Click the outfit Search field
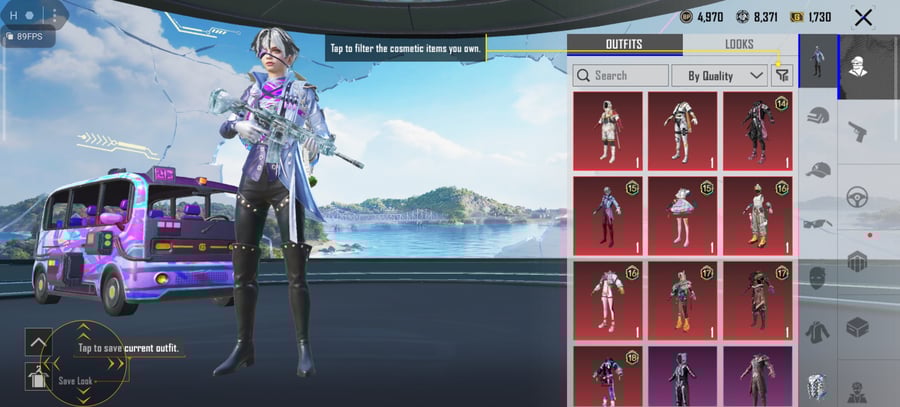This screenshot has width=900, height=407. [621, 75]
